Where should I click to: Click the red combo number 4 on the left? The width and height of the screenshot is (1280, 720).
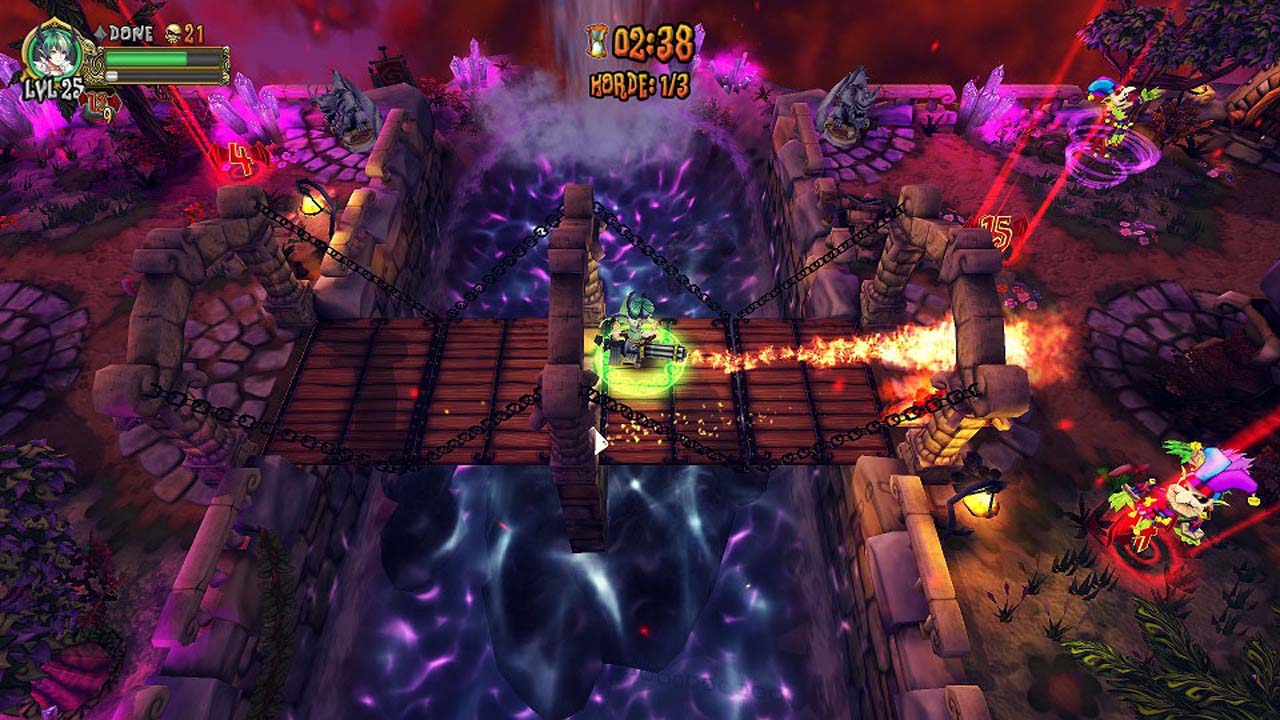[x=241, y=157]
